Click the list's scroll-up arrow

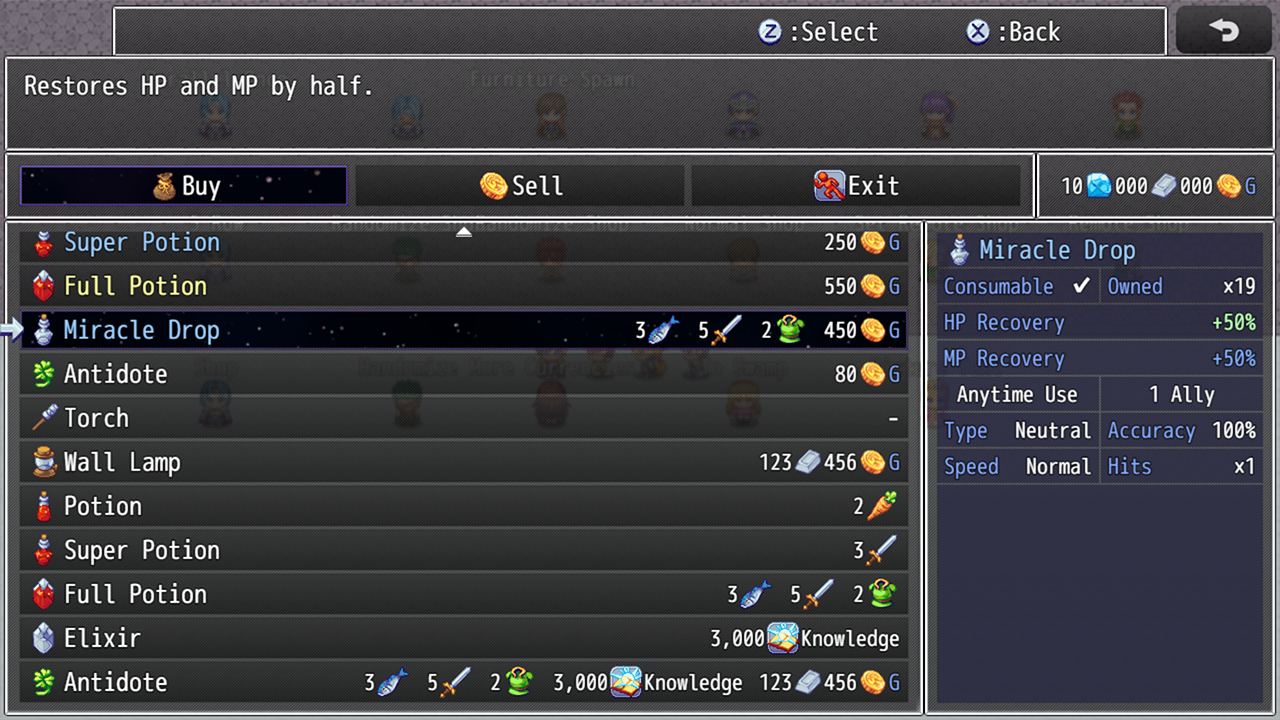tap(464, 232)
